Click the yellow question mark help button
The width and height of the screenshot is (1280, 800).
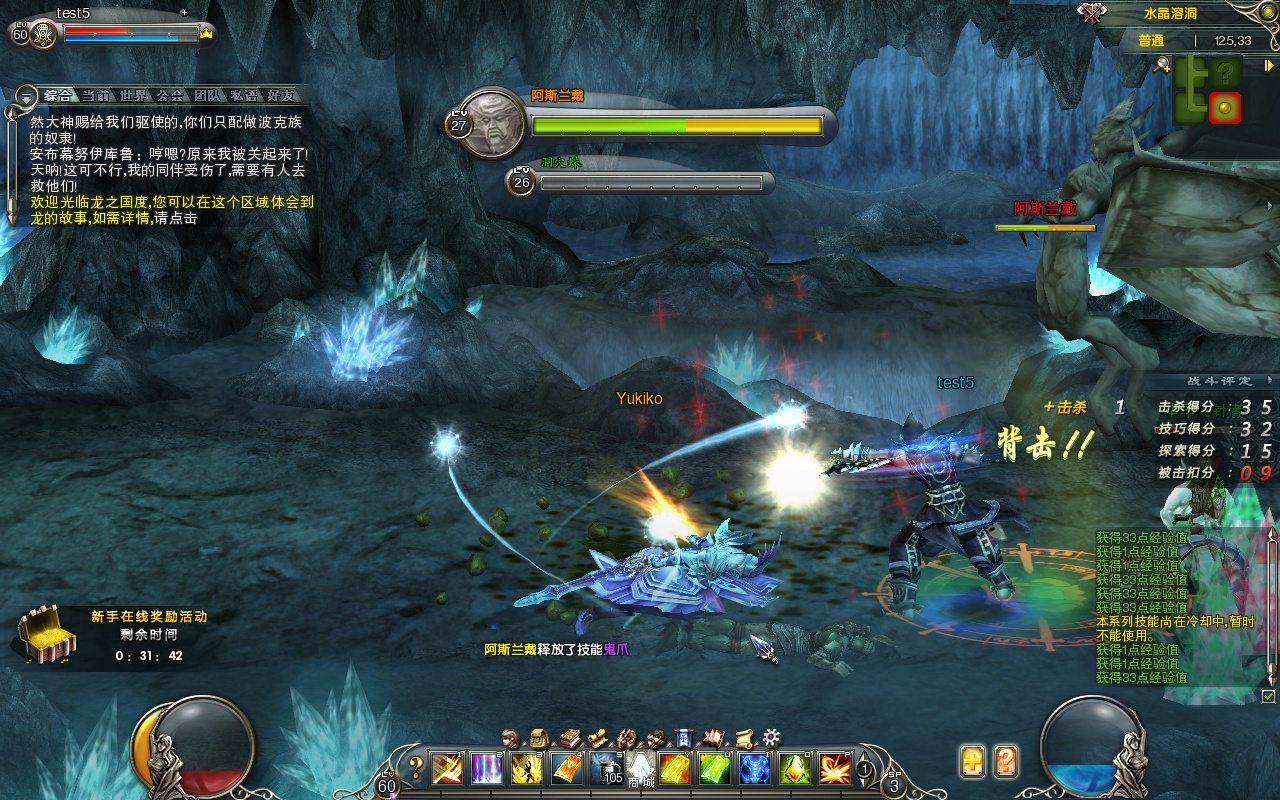coord(417,768)
